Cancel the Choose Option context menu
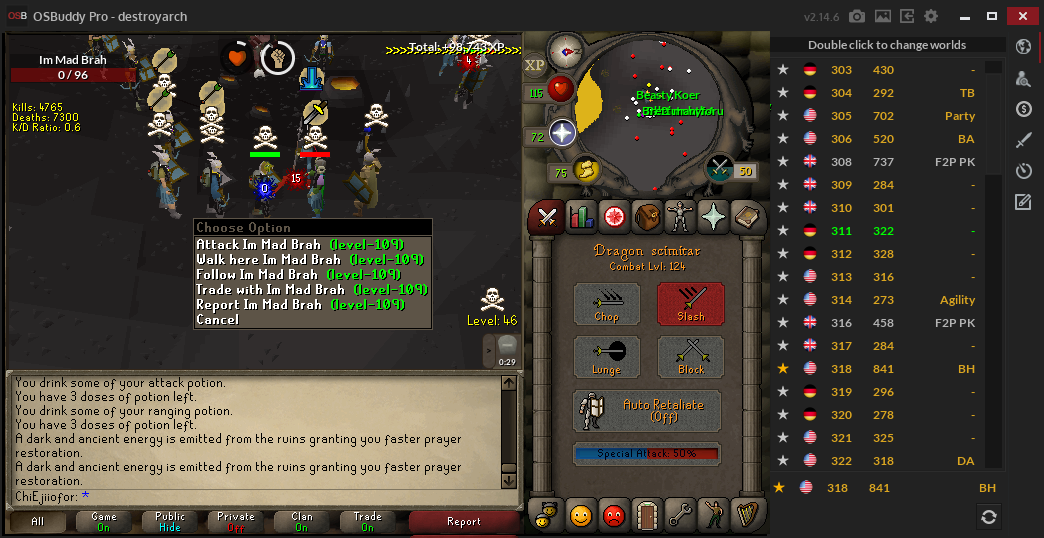 pos(218,319)
